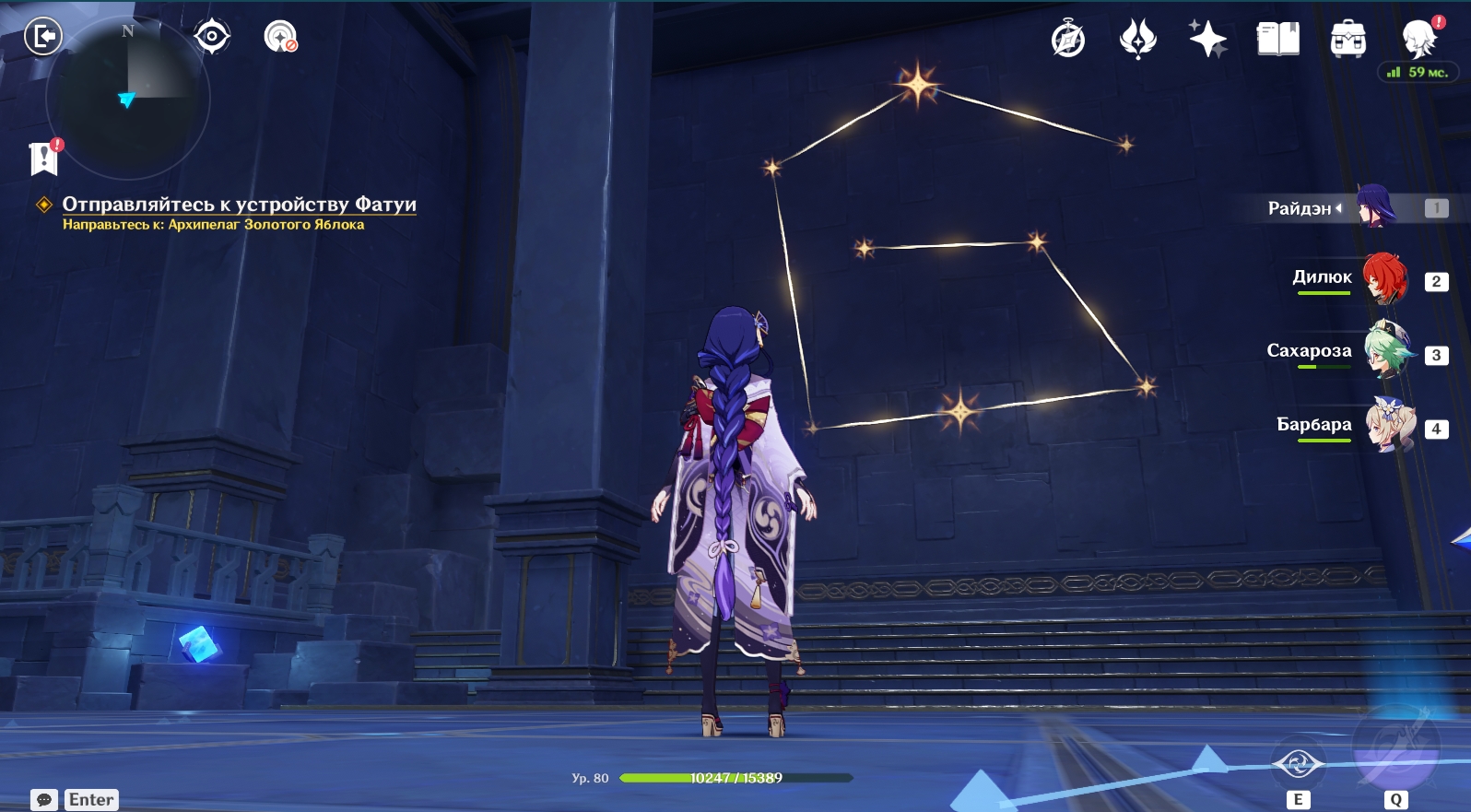Open the elemental sight eye icon

[x=212, y=37]
